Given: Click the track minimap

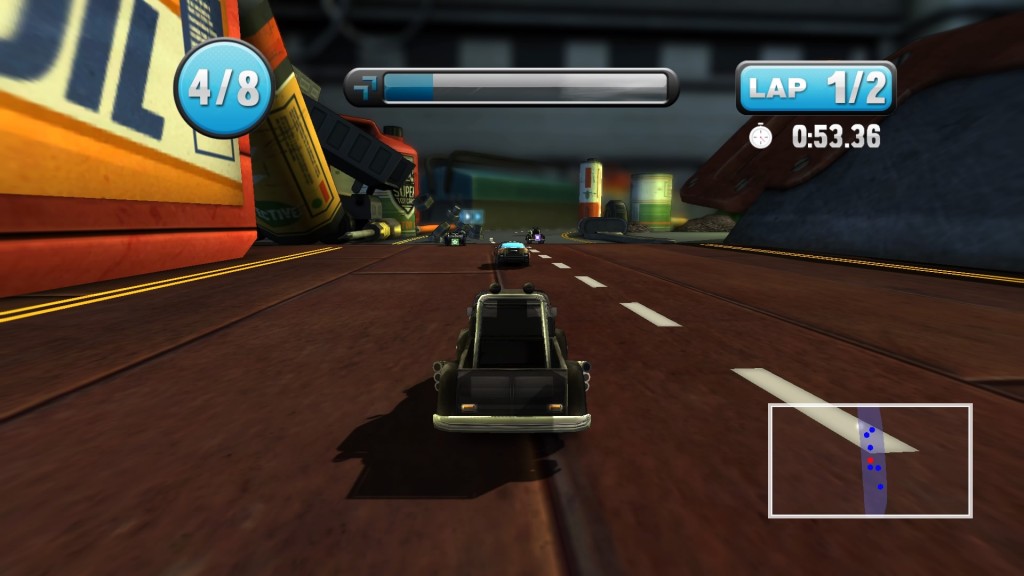Looking at the screenshot, I should (870, 460).
